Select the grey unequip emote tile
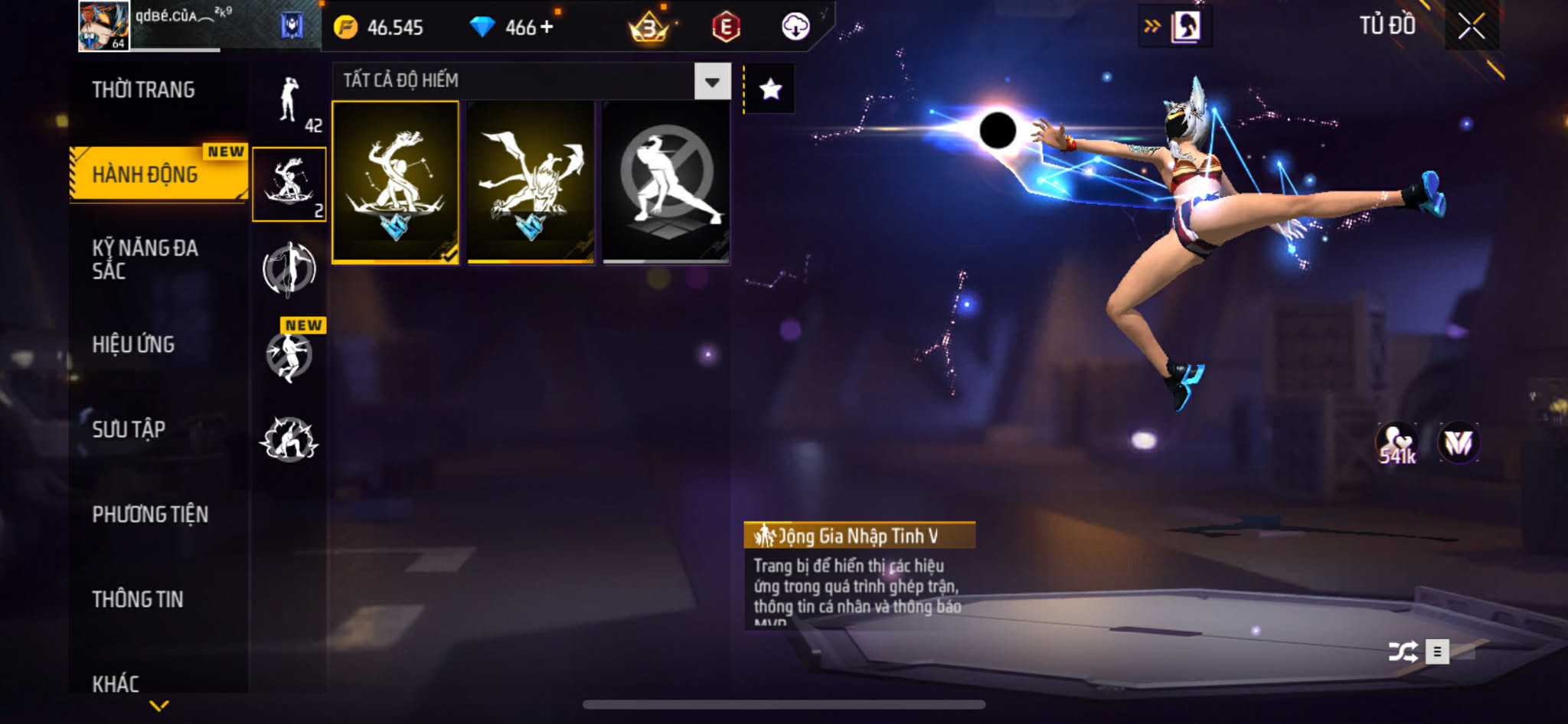The width and height of the screenshot is (1568, 724). point(666,182)
